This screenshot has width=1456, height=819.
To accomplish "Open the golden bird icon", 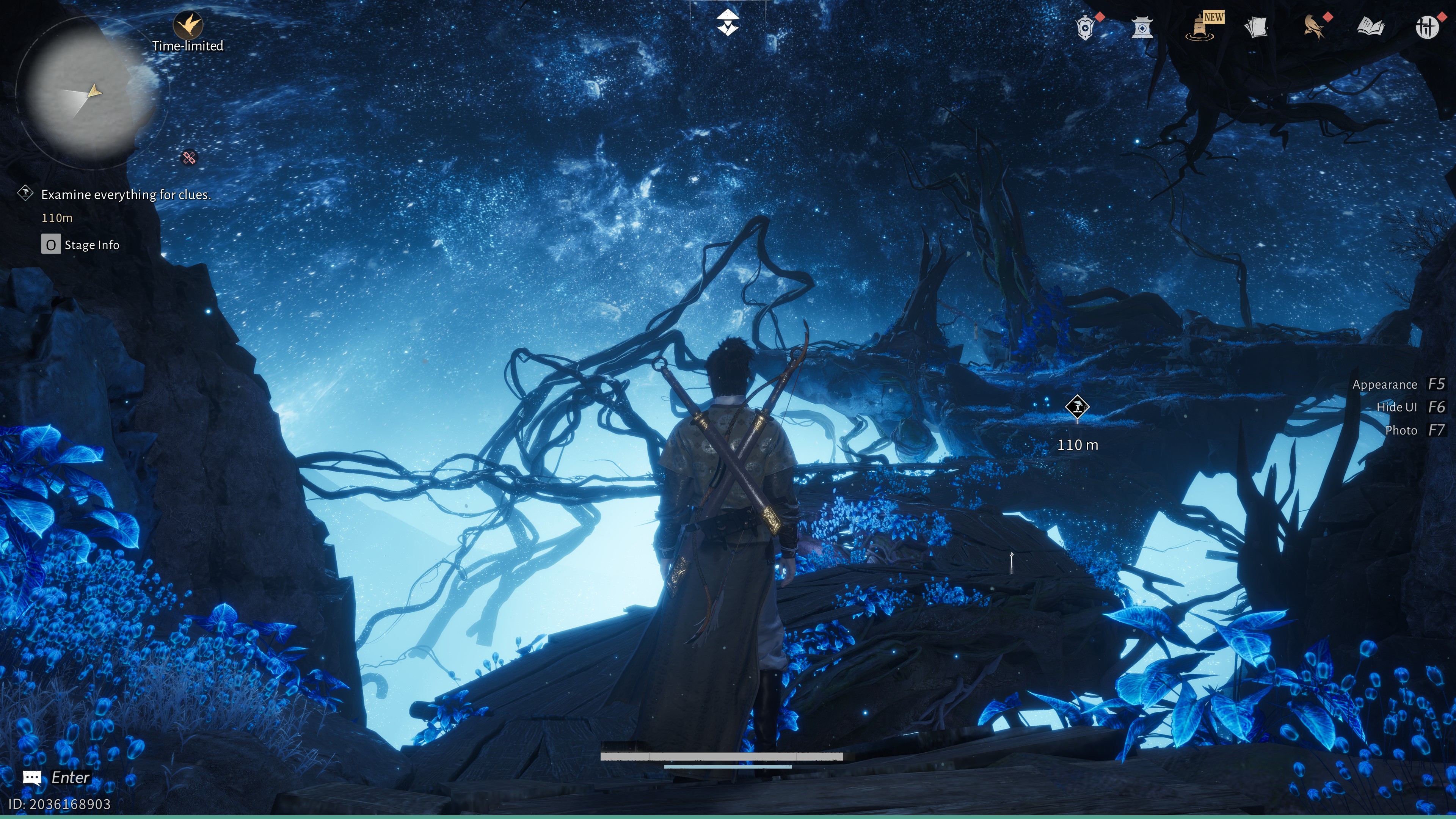I will coord(1314,27).
